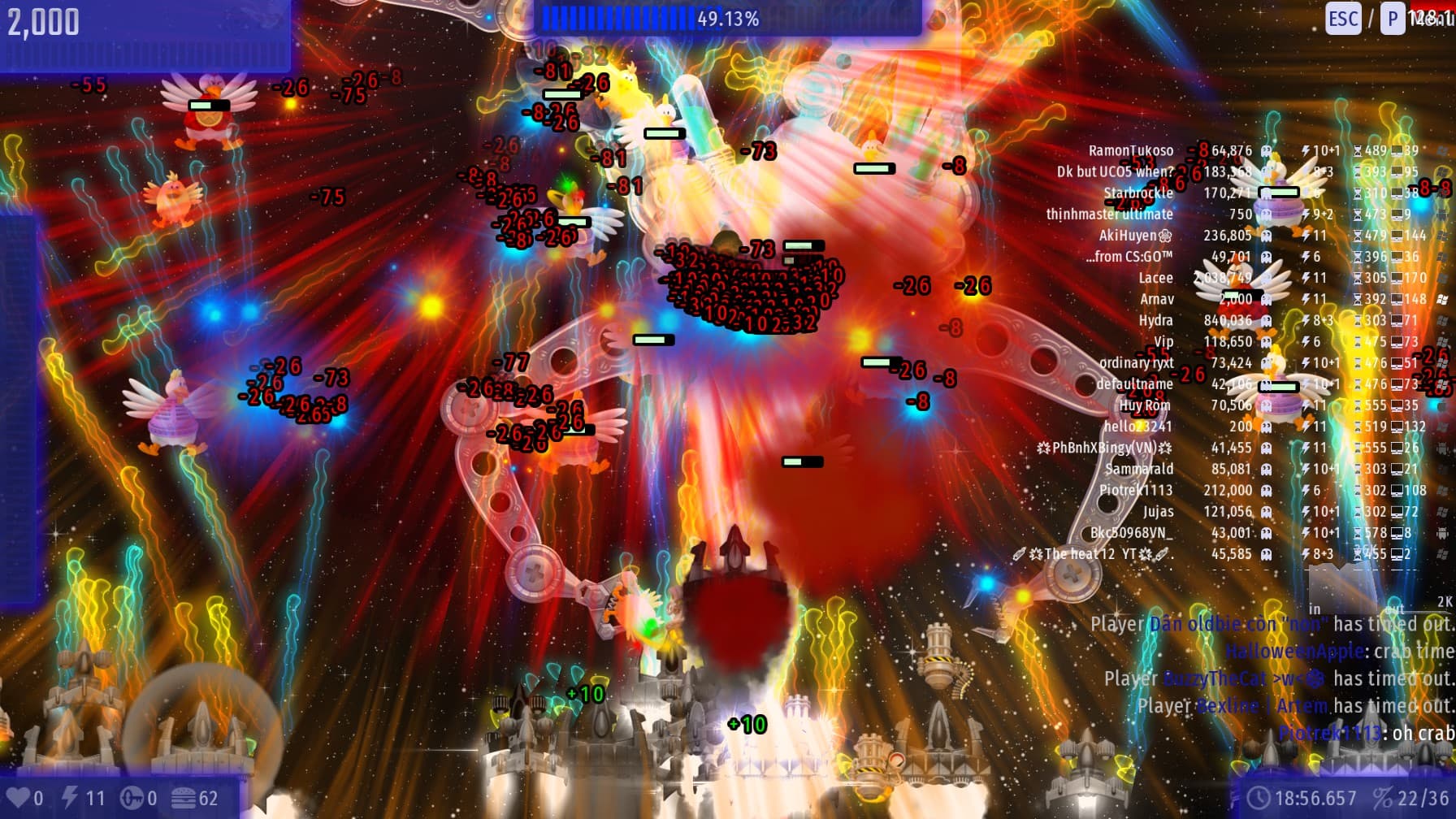Select the Hydra player row

pyautogui.click(x=1155, y=320)
